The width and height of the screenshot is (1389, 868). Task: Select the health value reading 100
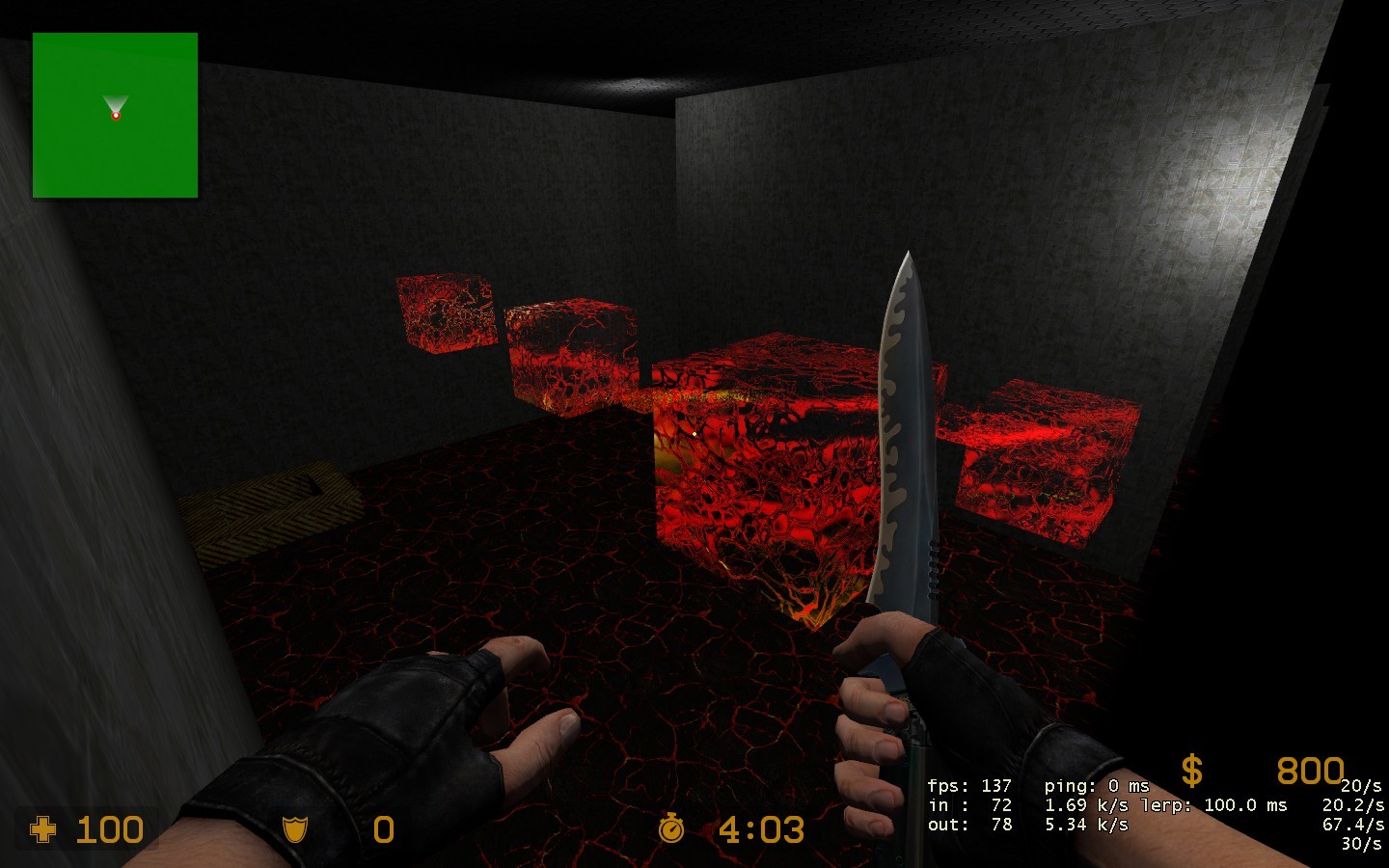(x=109, y=830)
